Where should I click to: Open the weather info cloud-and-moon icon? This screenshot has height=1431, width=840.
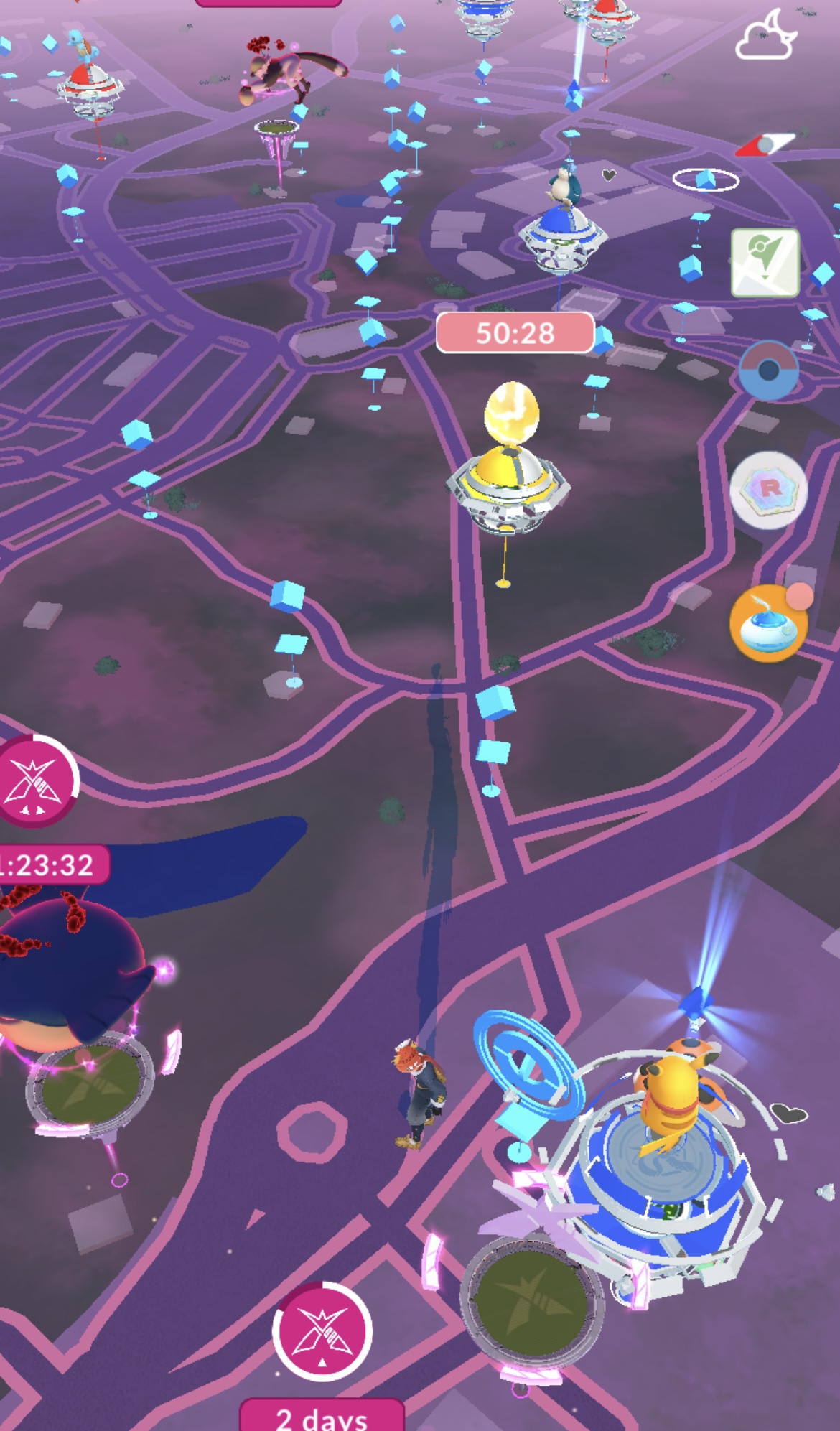click(x=767, y=36)
